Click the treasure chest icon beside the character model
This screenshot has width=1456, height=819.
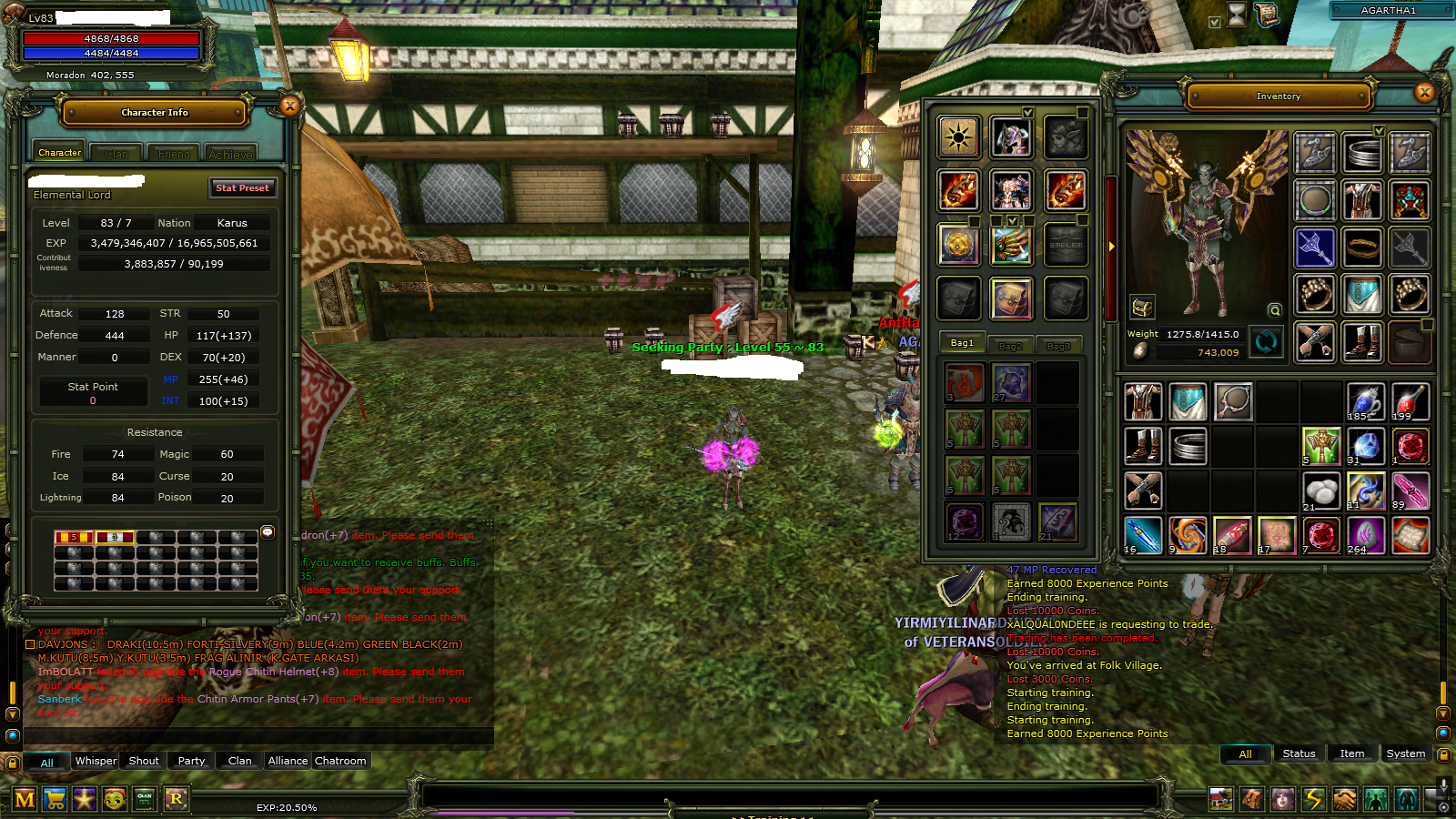[1142, 308]
